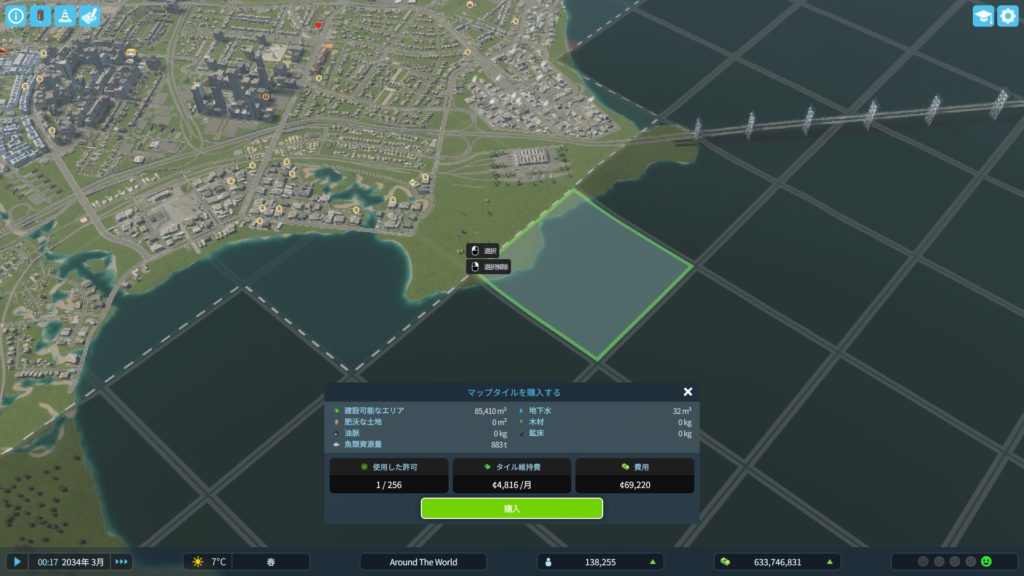Close the マップタイルを購入する panel
This screenshot has height=576, width=1024.
[687, 392]
